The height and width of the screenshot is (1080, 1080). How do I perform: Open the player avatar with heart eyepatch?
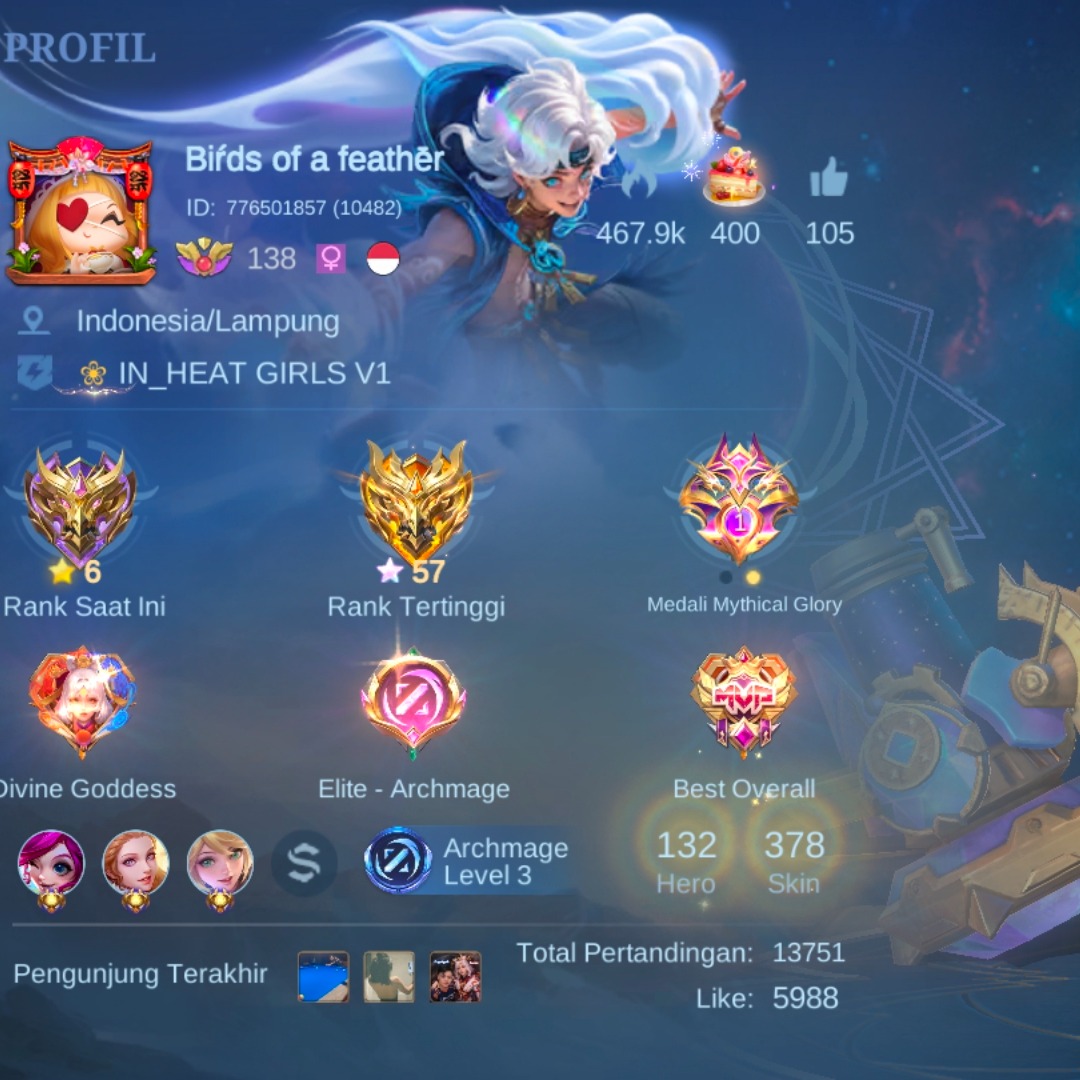click(x=80, y=212)
